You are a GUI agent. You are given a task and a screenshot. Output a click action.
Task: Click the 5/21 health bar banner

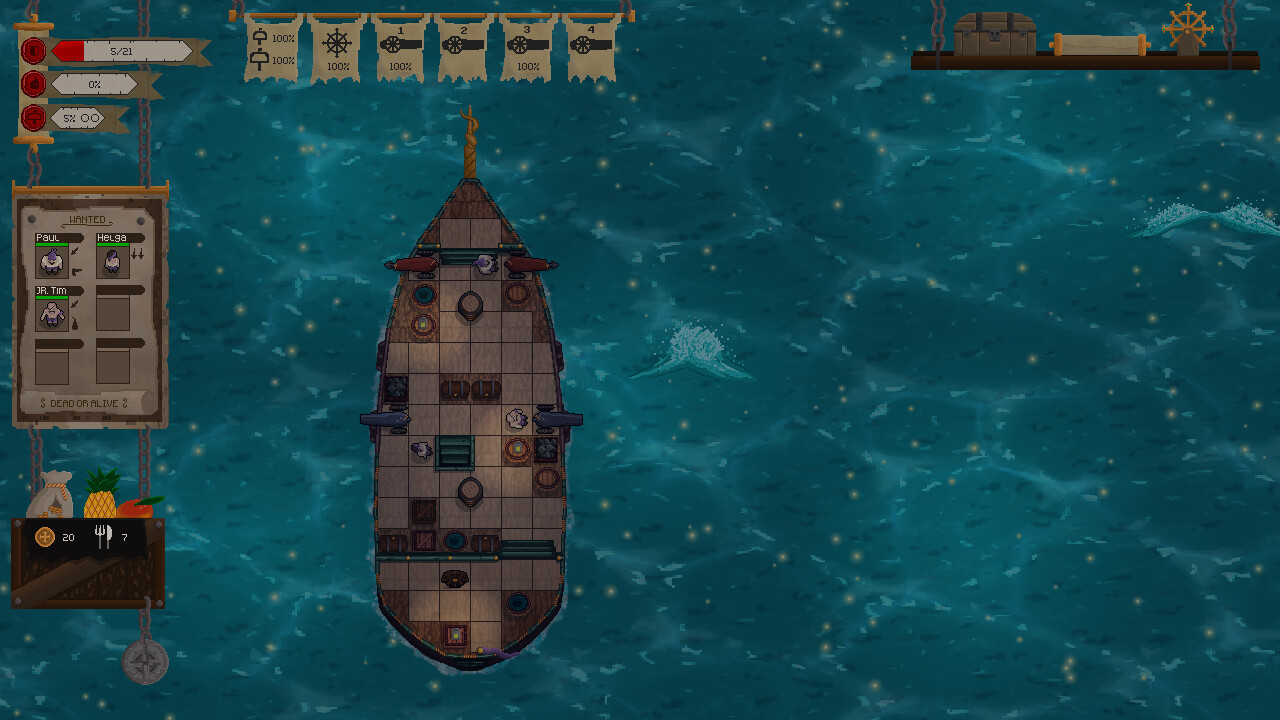122,50
